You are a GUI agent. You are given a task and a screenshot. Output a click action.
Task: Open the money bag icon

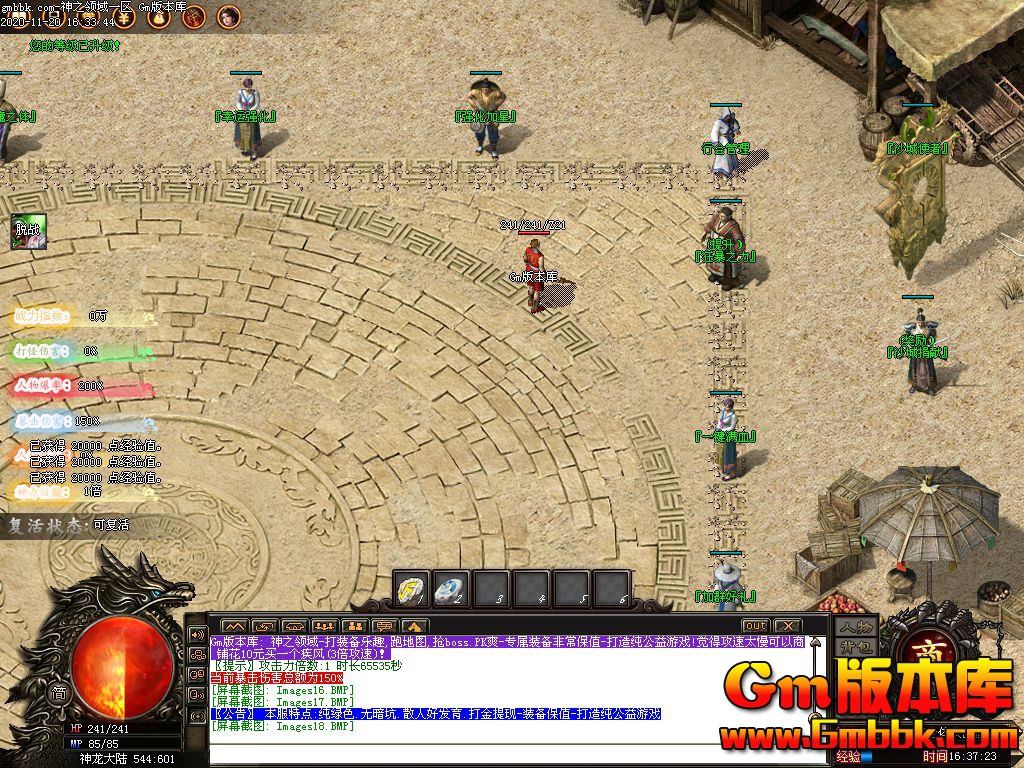pos(158,16)
